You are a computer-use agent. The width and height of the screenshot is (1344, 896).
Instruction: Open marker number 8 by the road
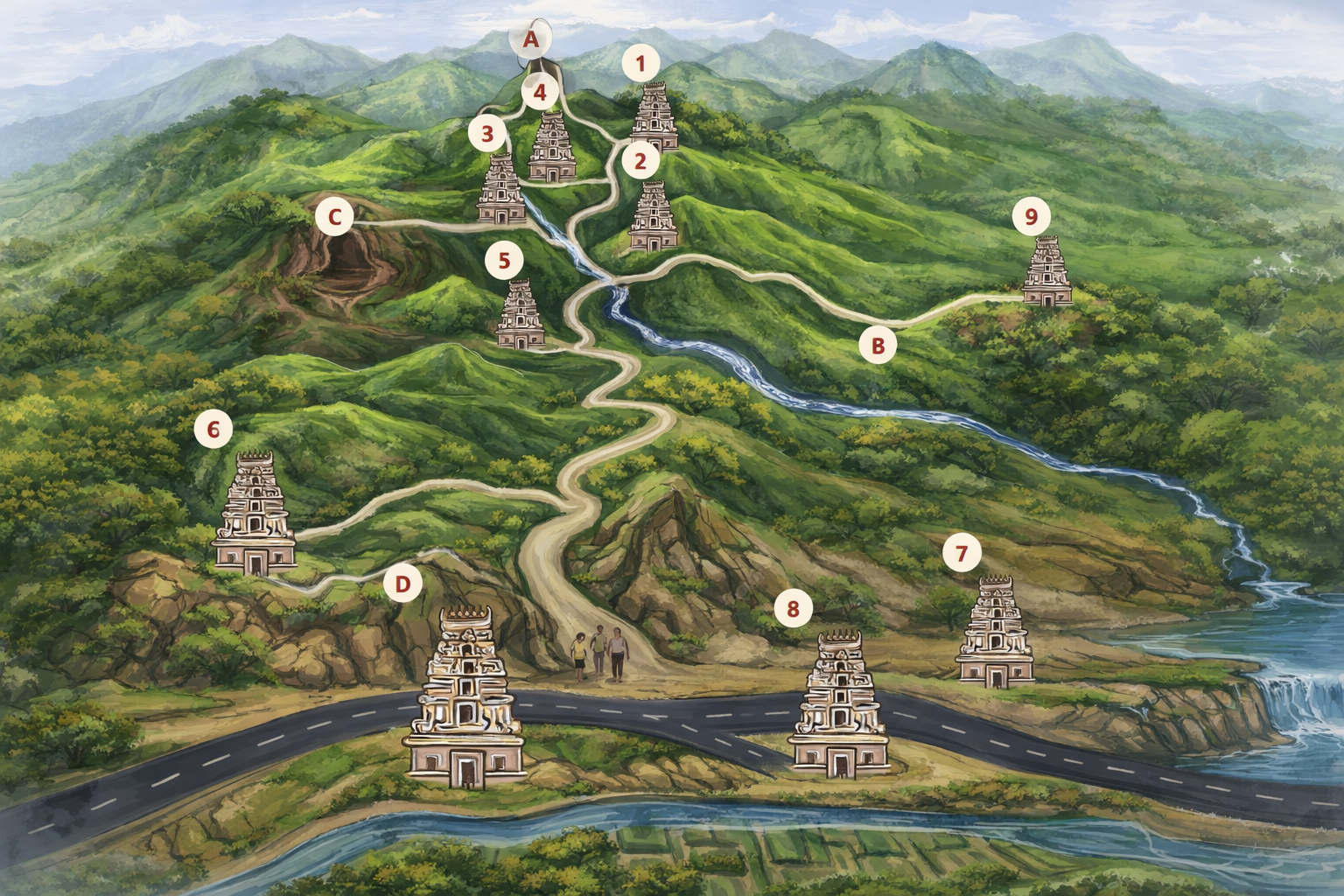793,608
